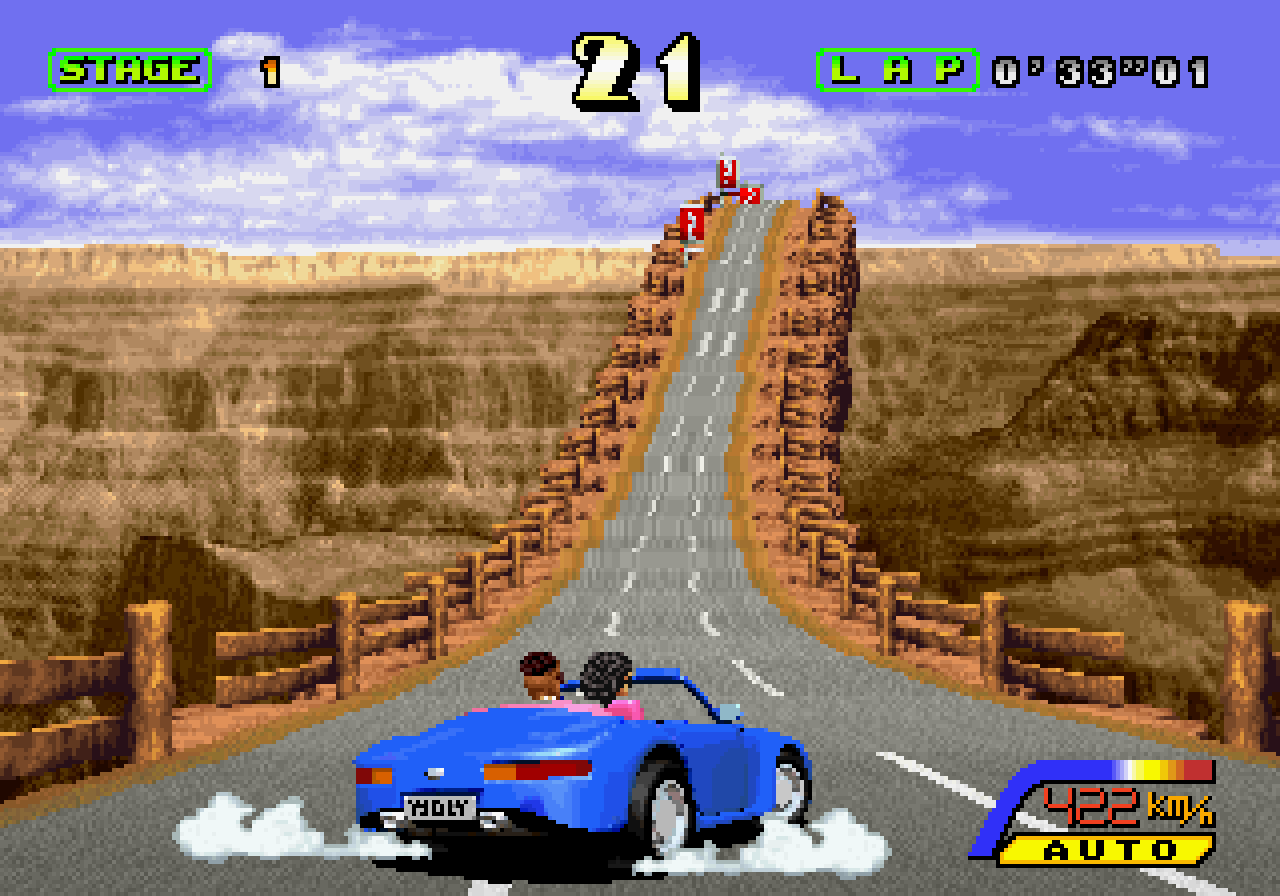1280x896 pixels.
Task: Click the right-arrow direction sign at the crest
Action: pyautogui.click(x=750, y=194)
